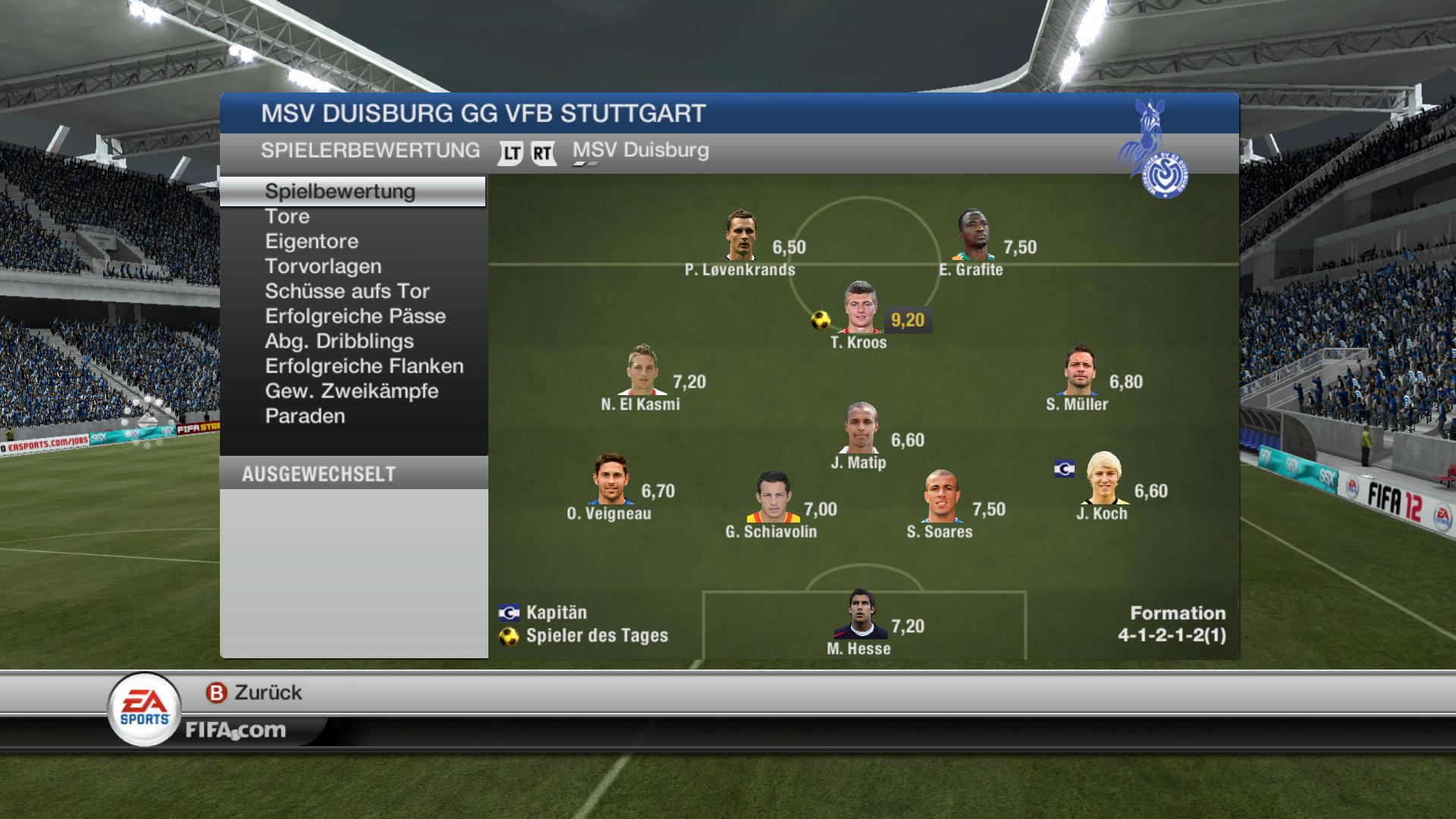Select the Spielbewertung stat entry
The image size is (1456, 819).
coord(340,191)
